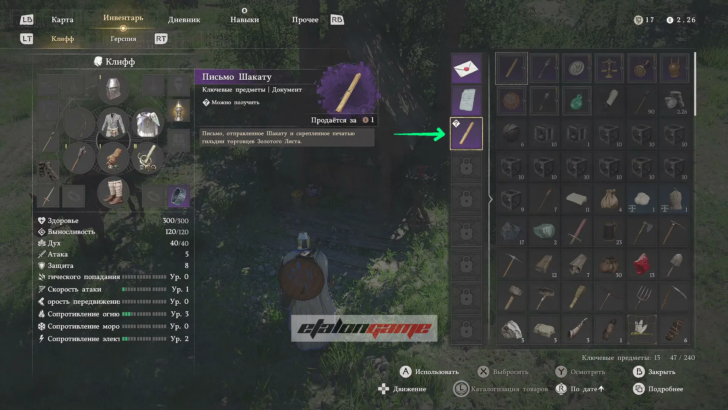The height and width of the screenshot is (410, 728).
Task: Choose the red cloth inventory item
Action: click(x=641, y=263)
